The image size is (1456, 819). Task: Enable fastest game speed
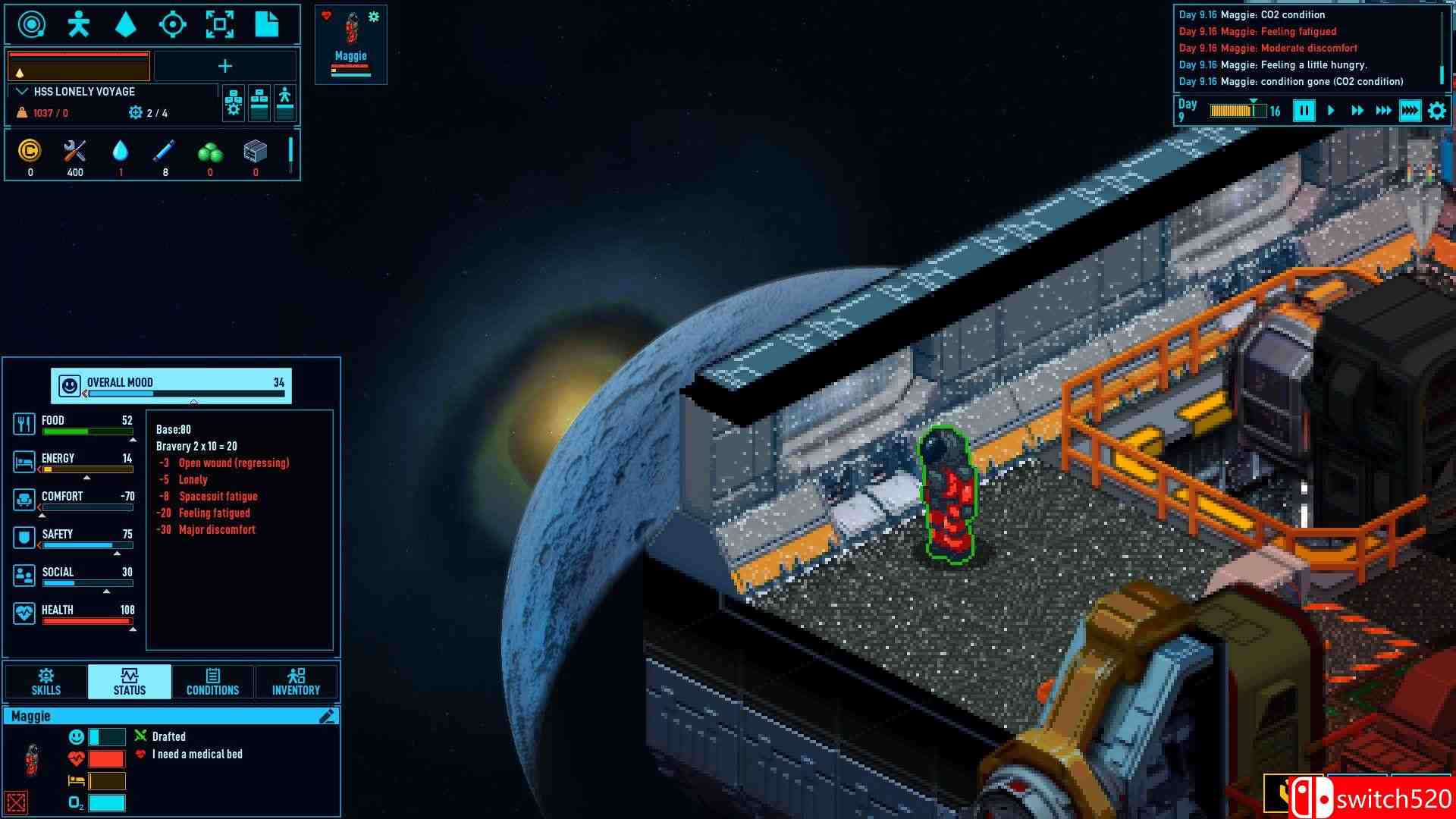pyautogui.click(x=1409, y=111)
